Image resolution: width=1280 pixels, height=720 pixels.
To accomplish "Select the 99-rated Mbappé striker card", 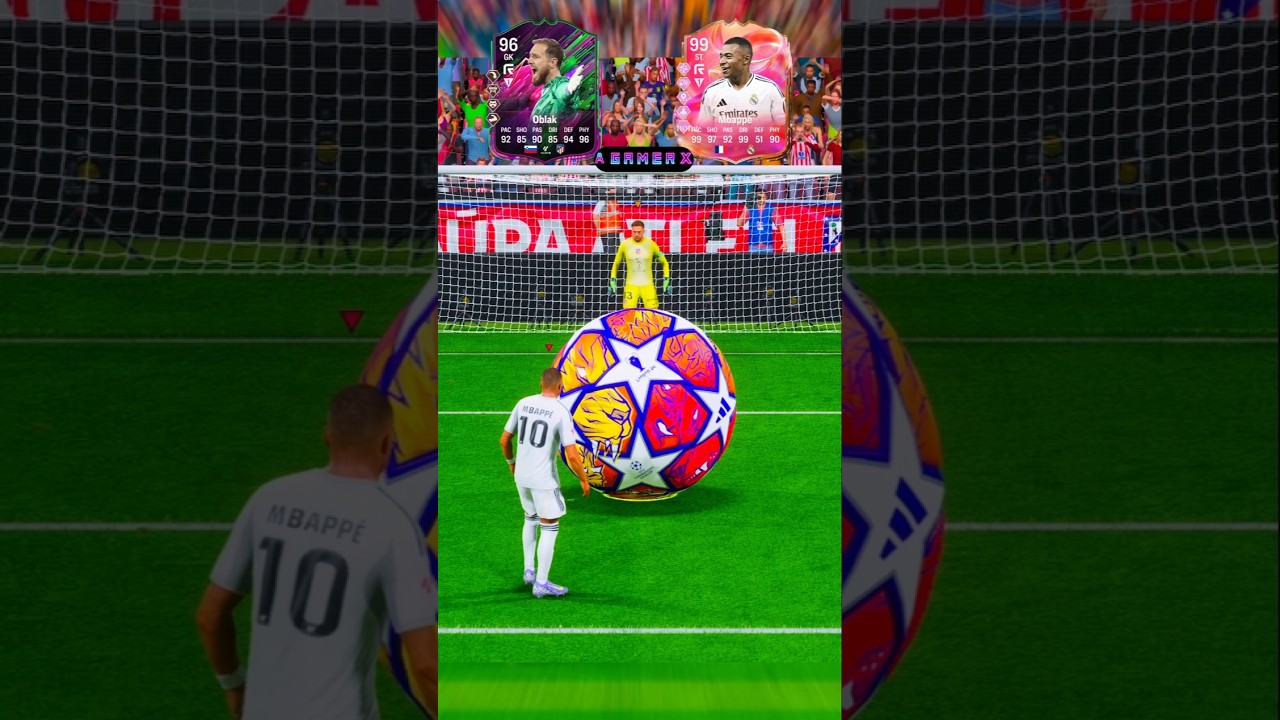I will coord(736,92).
